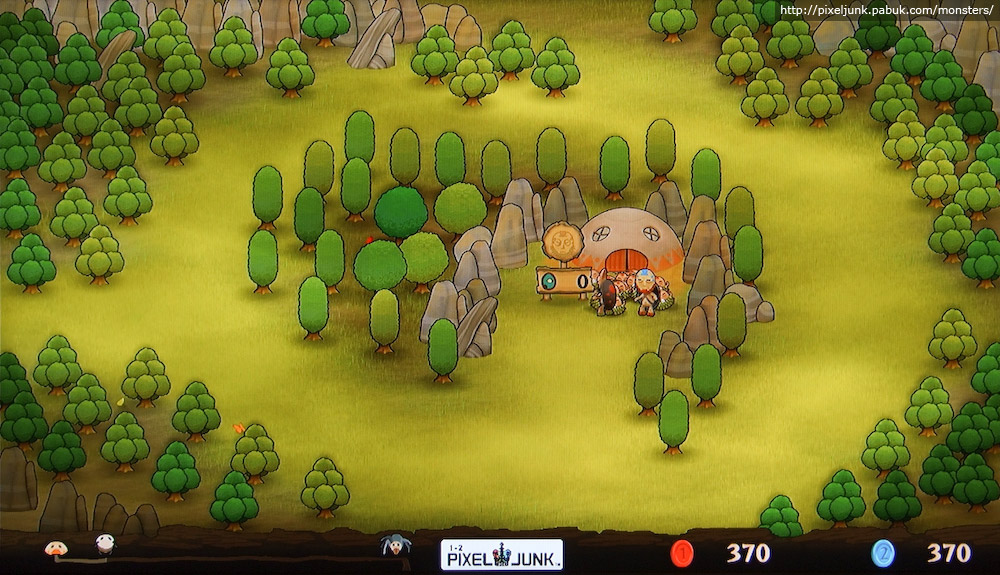The width and height of the screenshot is (1000, 575).
Task: Click player 1's red coin icon
Action: (x=682, y=553)
